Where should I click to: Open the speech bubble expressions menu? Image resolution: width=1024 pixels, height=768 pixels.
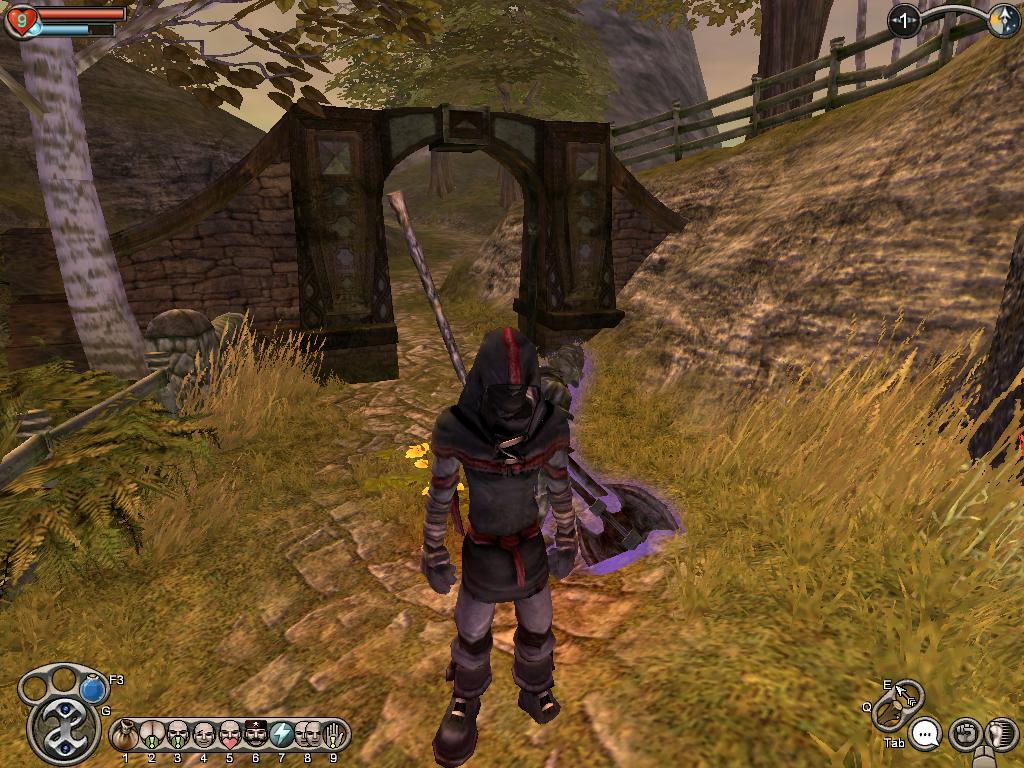(x=927, y=735)
